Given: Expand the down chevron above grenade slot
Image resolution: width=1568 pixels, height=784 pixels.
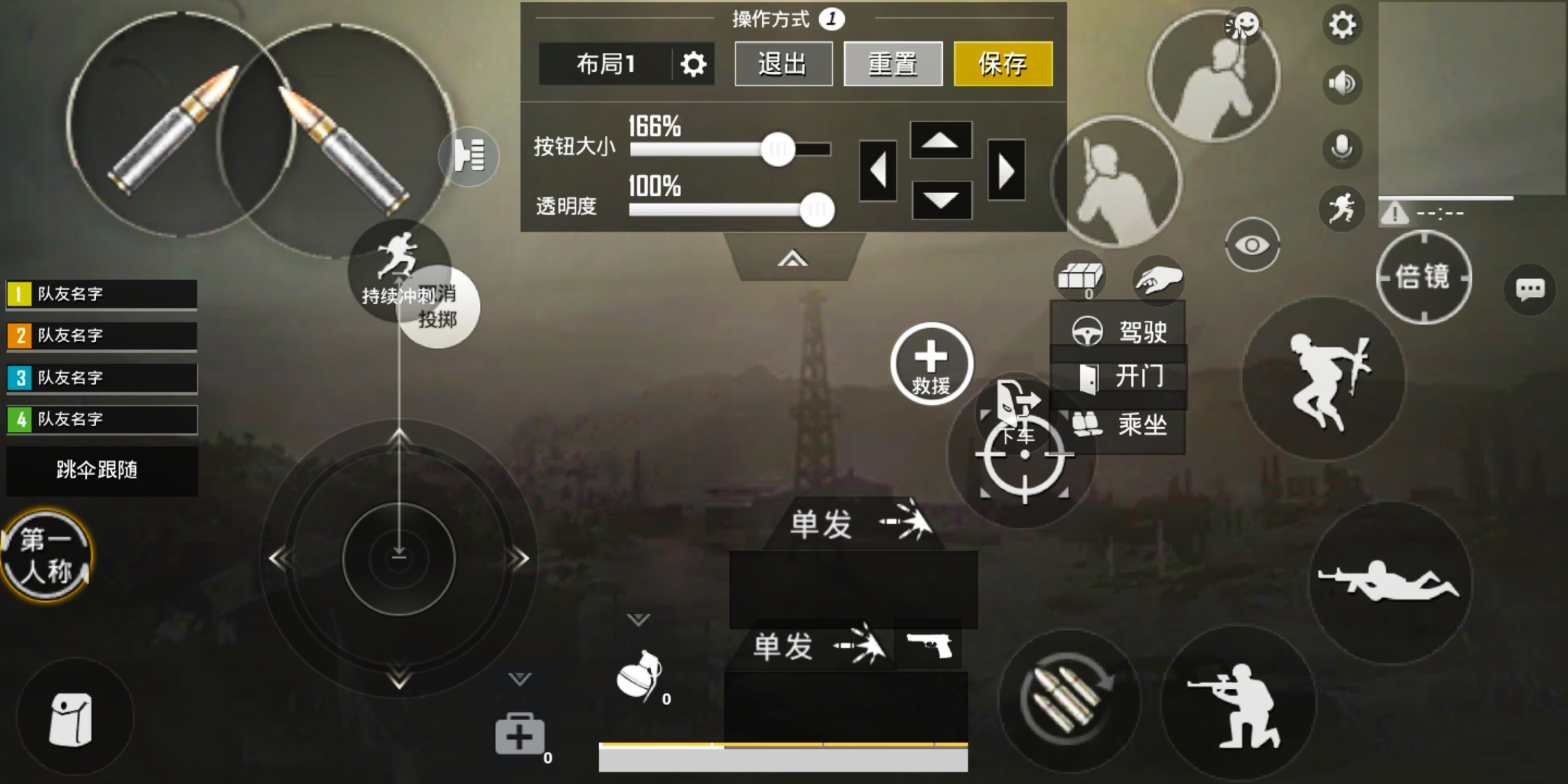Looking at the screenshot, I should coord(640,619).
